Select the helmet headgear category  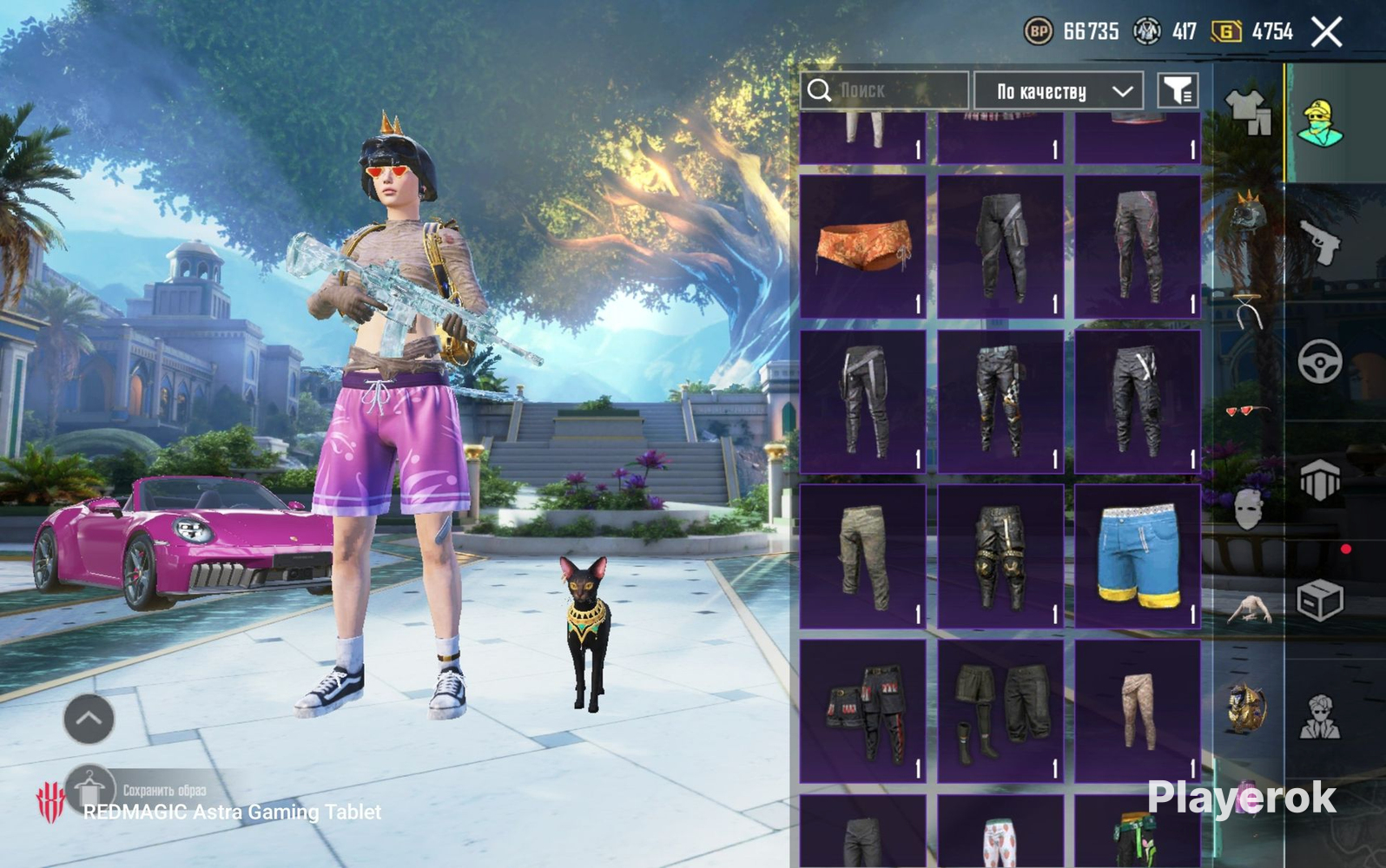pos(1248,211)
